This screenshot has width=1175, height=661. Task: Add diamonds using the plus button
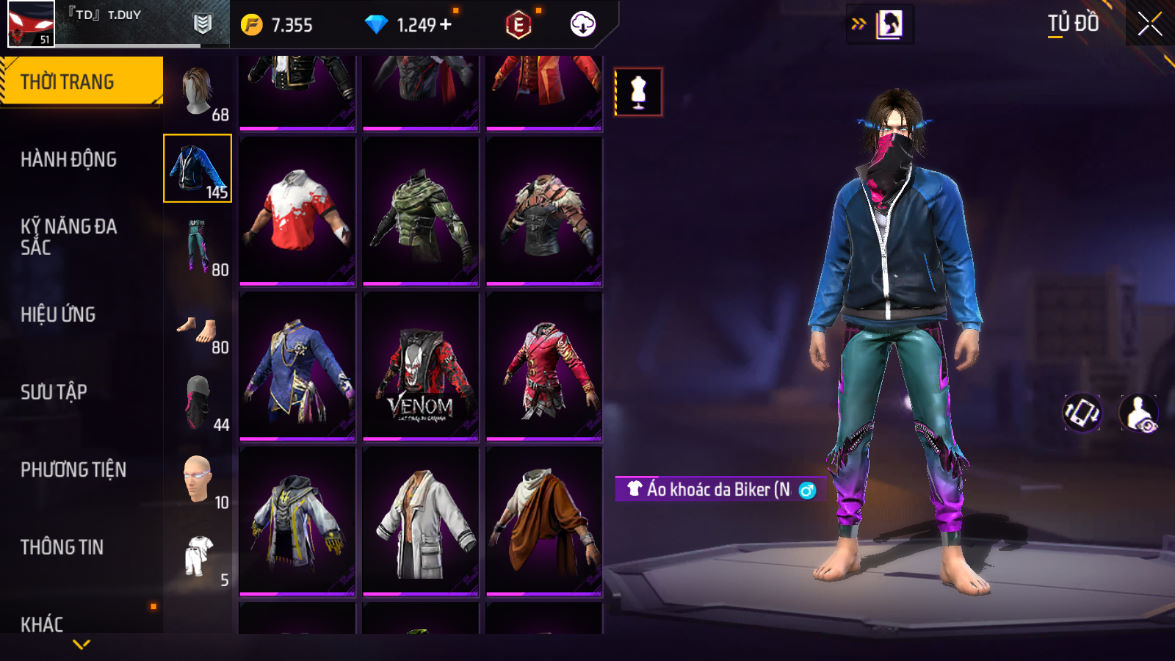[x=446, y=25]
